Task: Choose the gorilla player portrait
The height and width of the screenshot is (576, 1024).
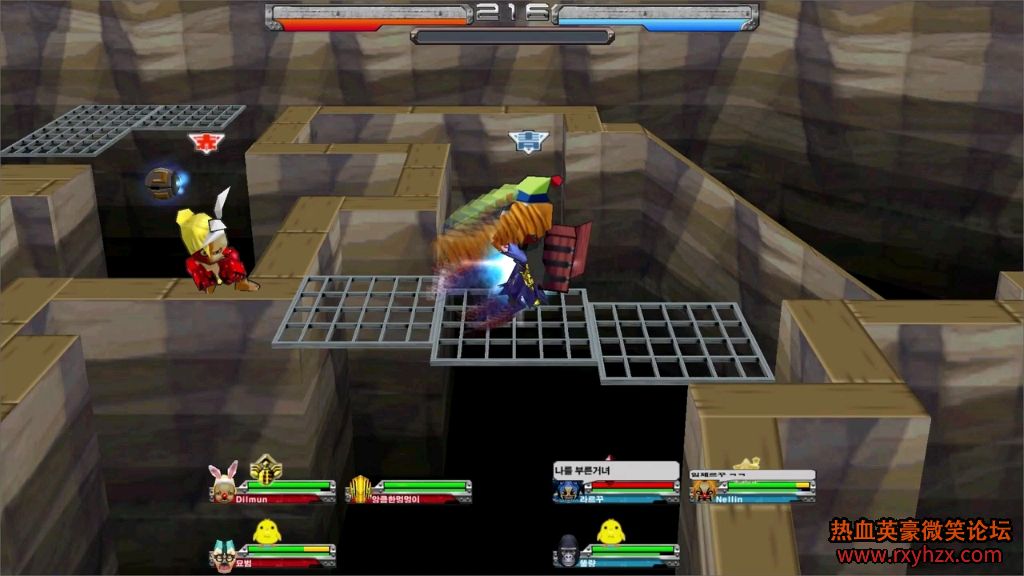Action: coord(567,553)
